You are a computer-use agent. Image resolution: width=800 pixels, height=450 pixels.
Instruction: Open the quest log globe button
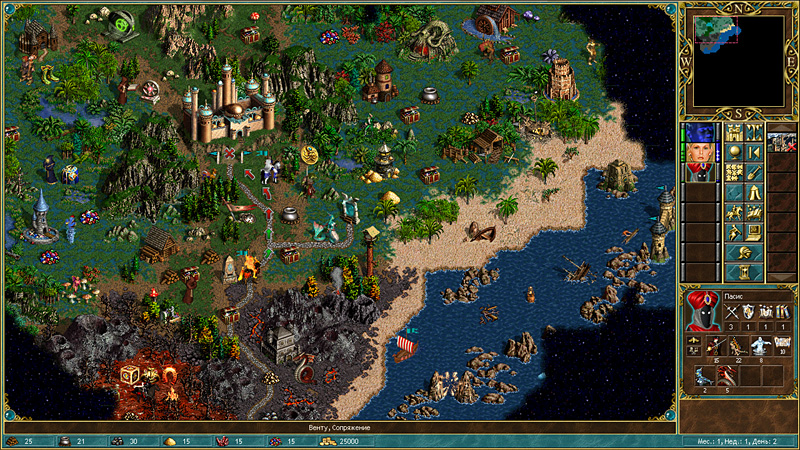[734, 151]
